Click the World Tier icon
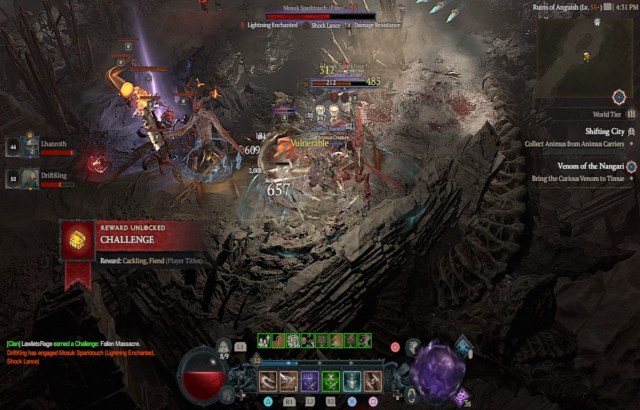The height and width of the screenshot is (410, 640). pos(619,97)
